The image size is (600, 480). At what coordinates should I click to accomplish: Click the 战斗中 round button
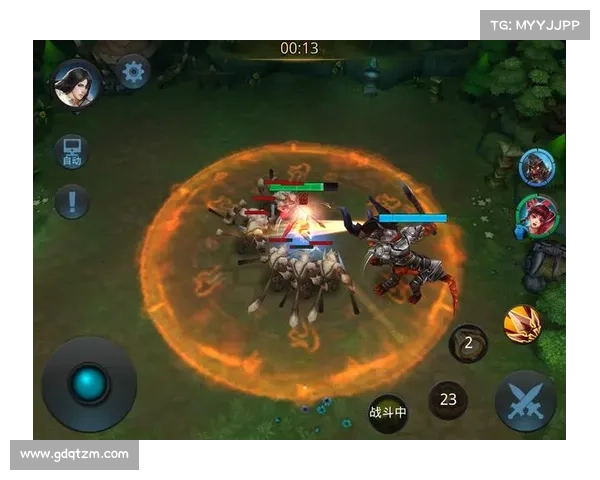click(388, 412)
